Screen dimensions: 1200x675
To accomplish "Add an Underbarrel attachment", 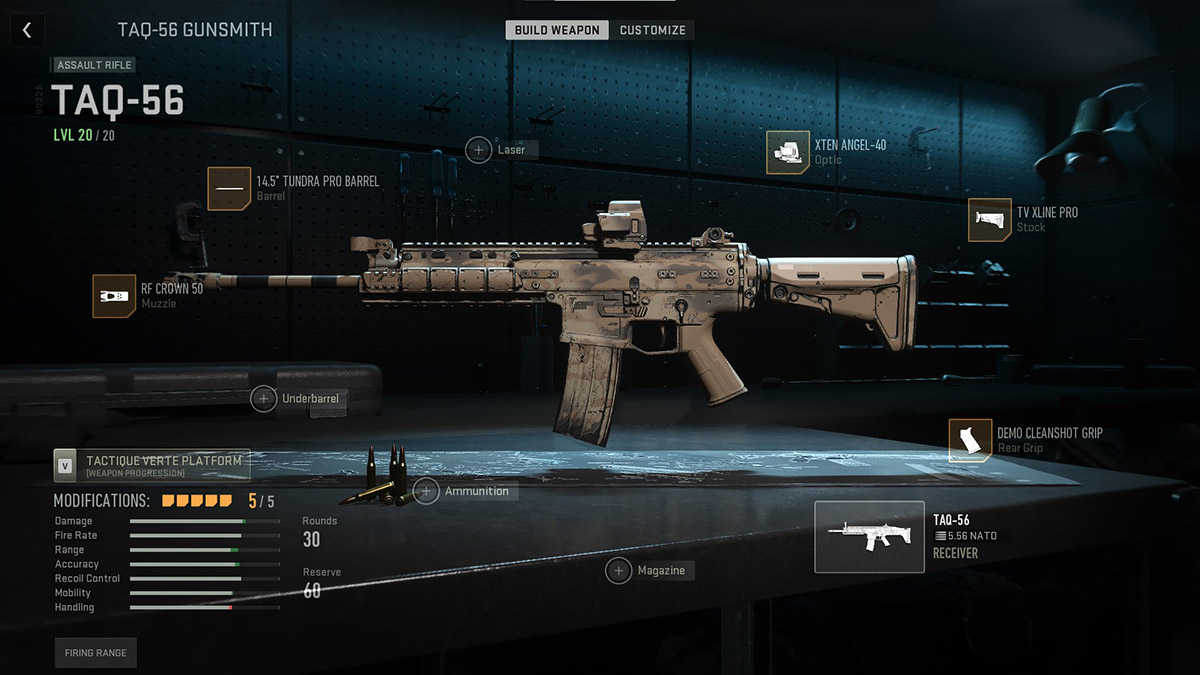I will tap(264, 399).
